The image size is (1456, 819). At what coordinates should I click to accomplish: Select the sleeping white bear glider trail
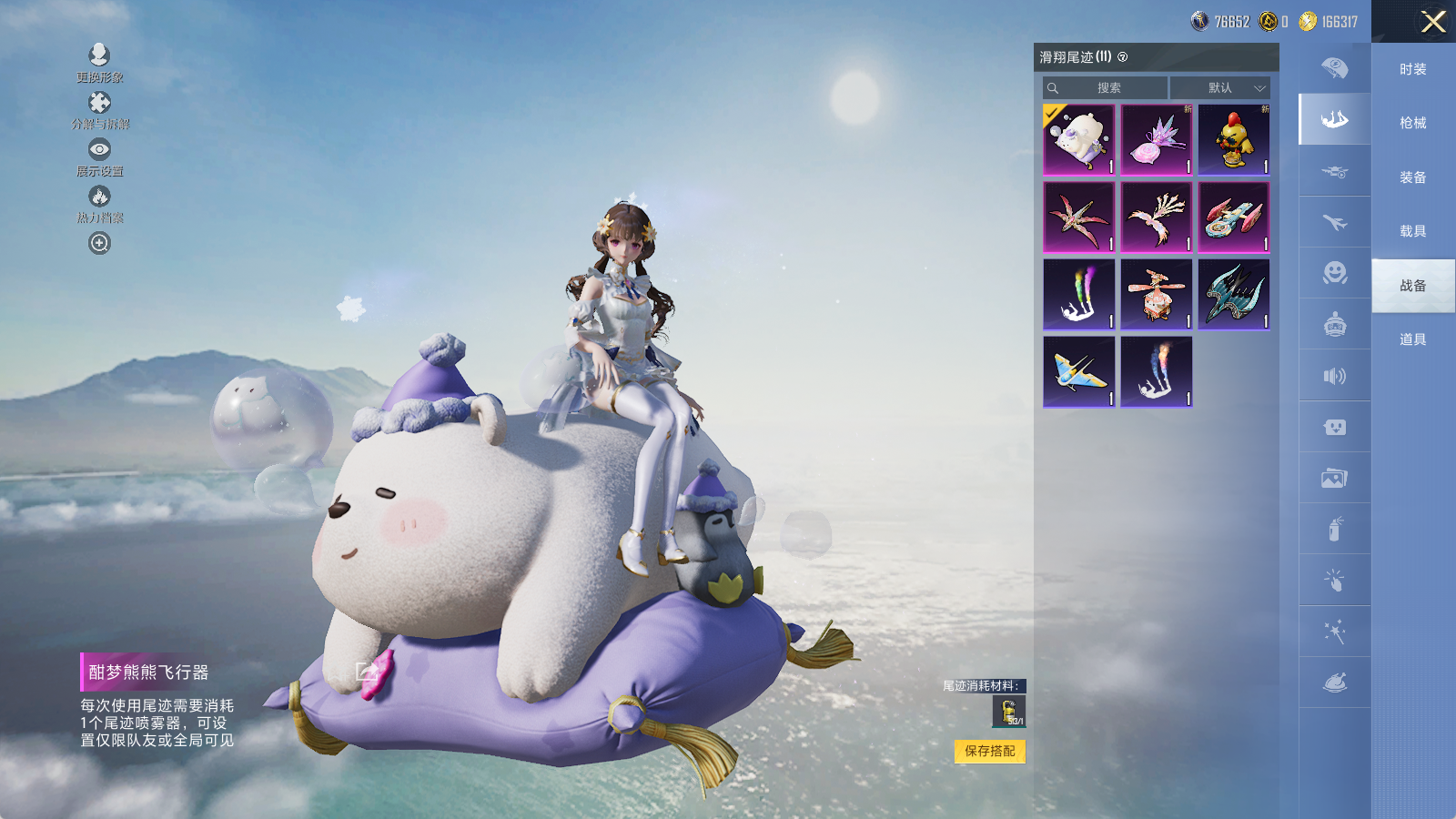(1078, 139)
